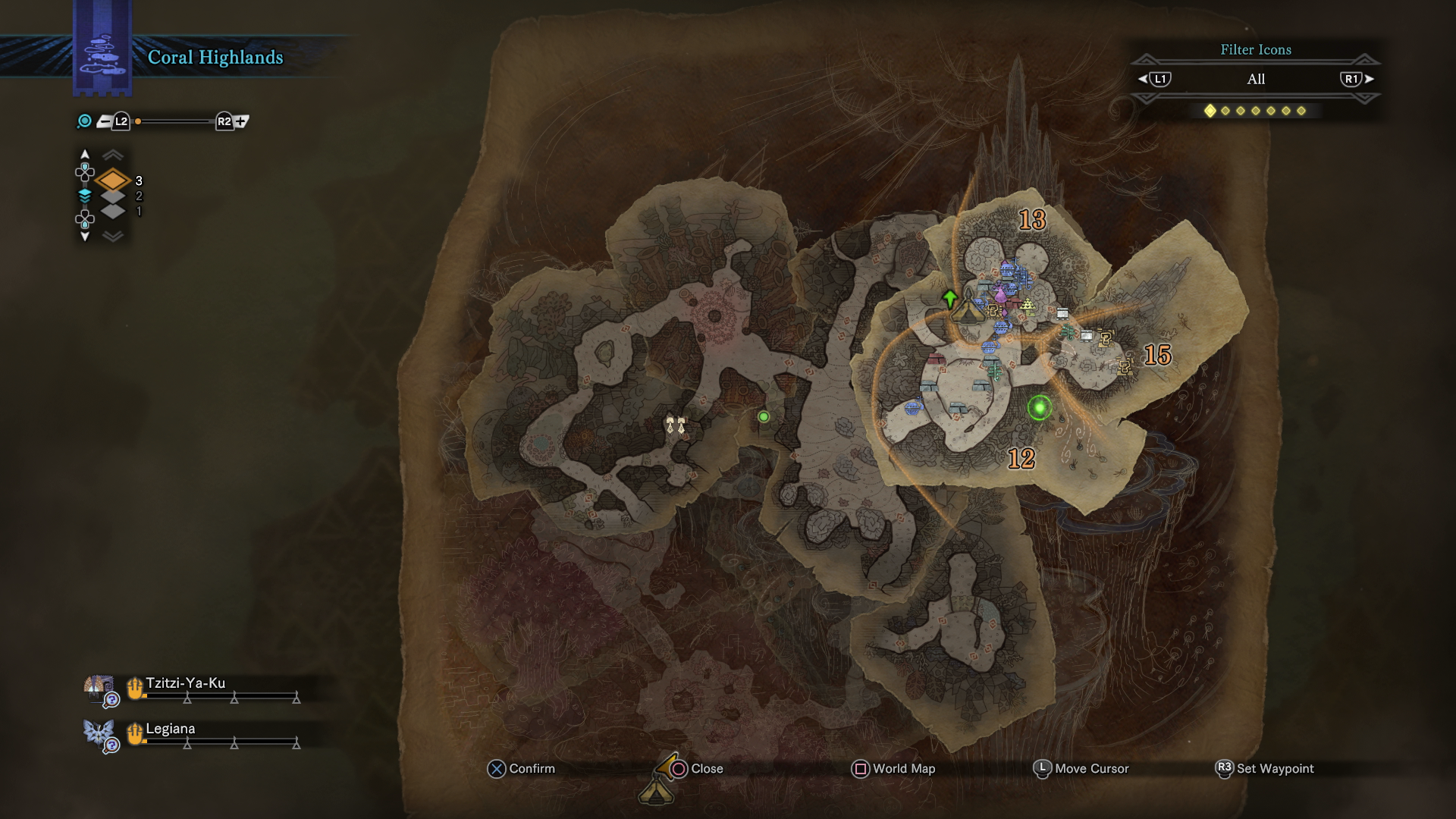Select area 13 on the map
The width and height of the screenshot is (1456, 819).
click(1032, 220)
